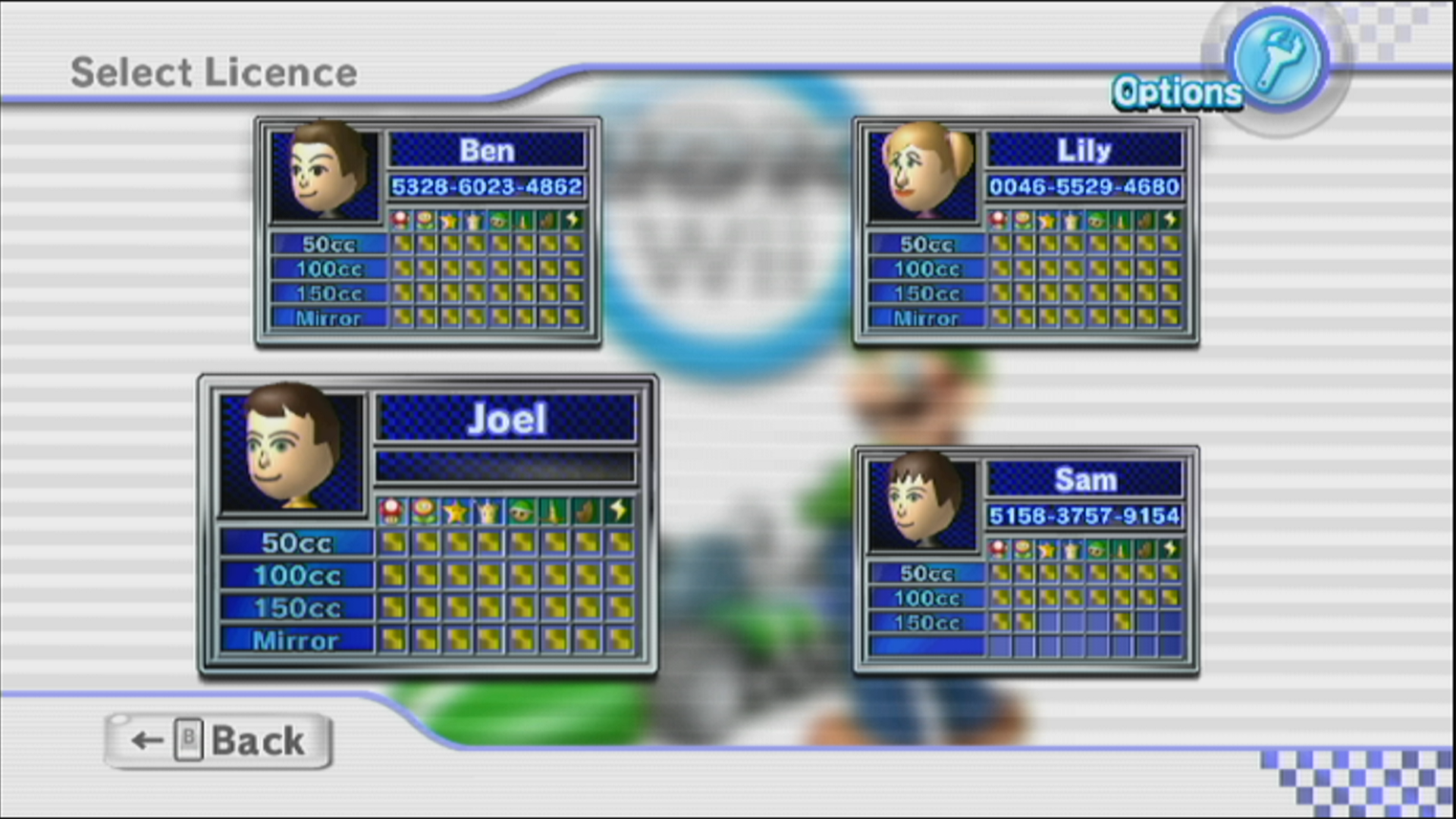The height and width of the screenshot is (819, 1456).
Task: Pick the highlighted Joel licence
Action: pos(428,525)
